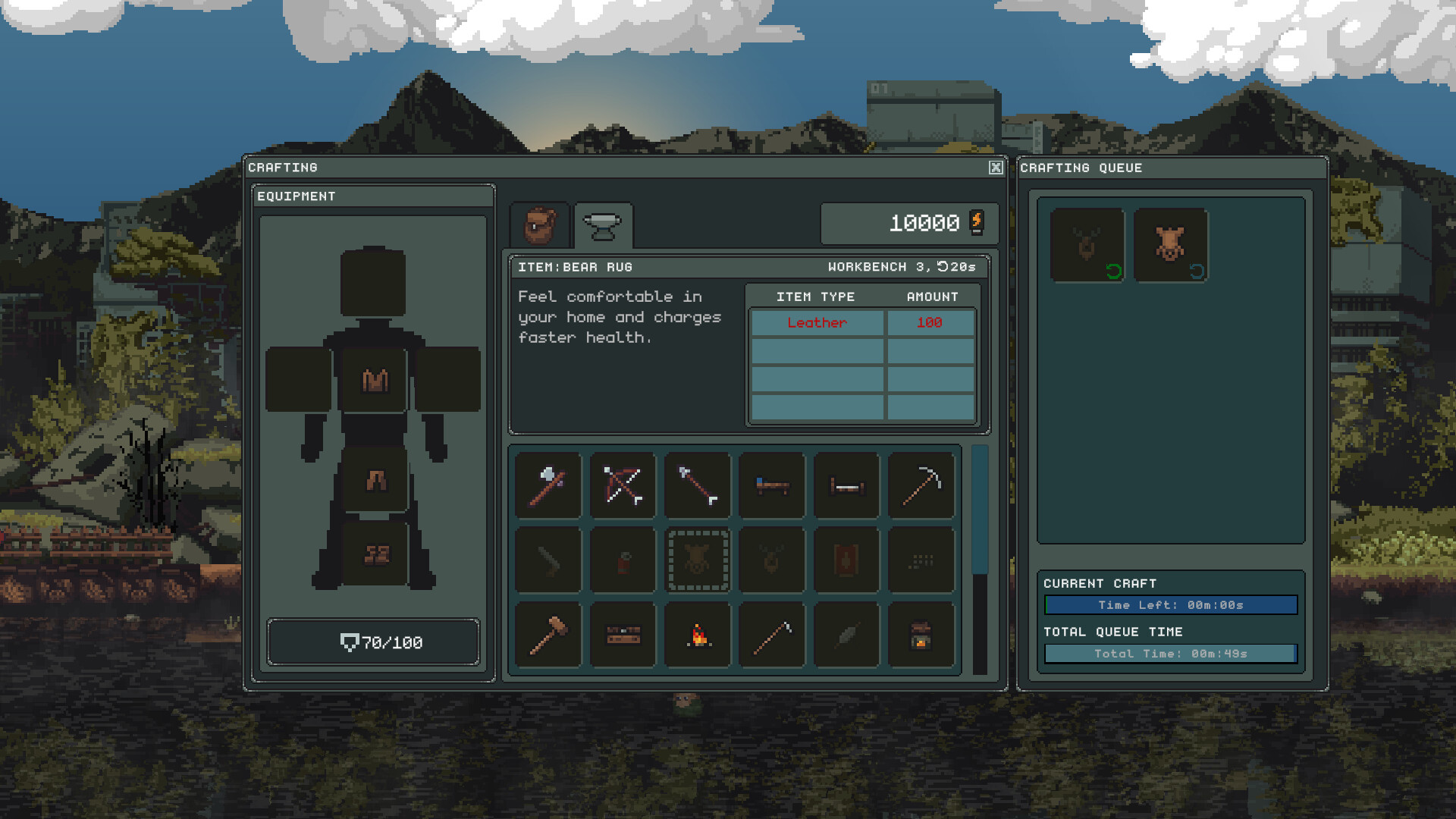Switch to the anvil crafting tab
This screenshot has width=1456, height=819.
601,224
